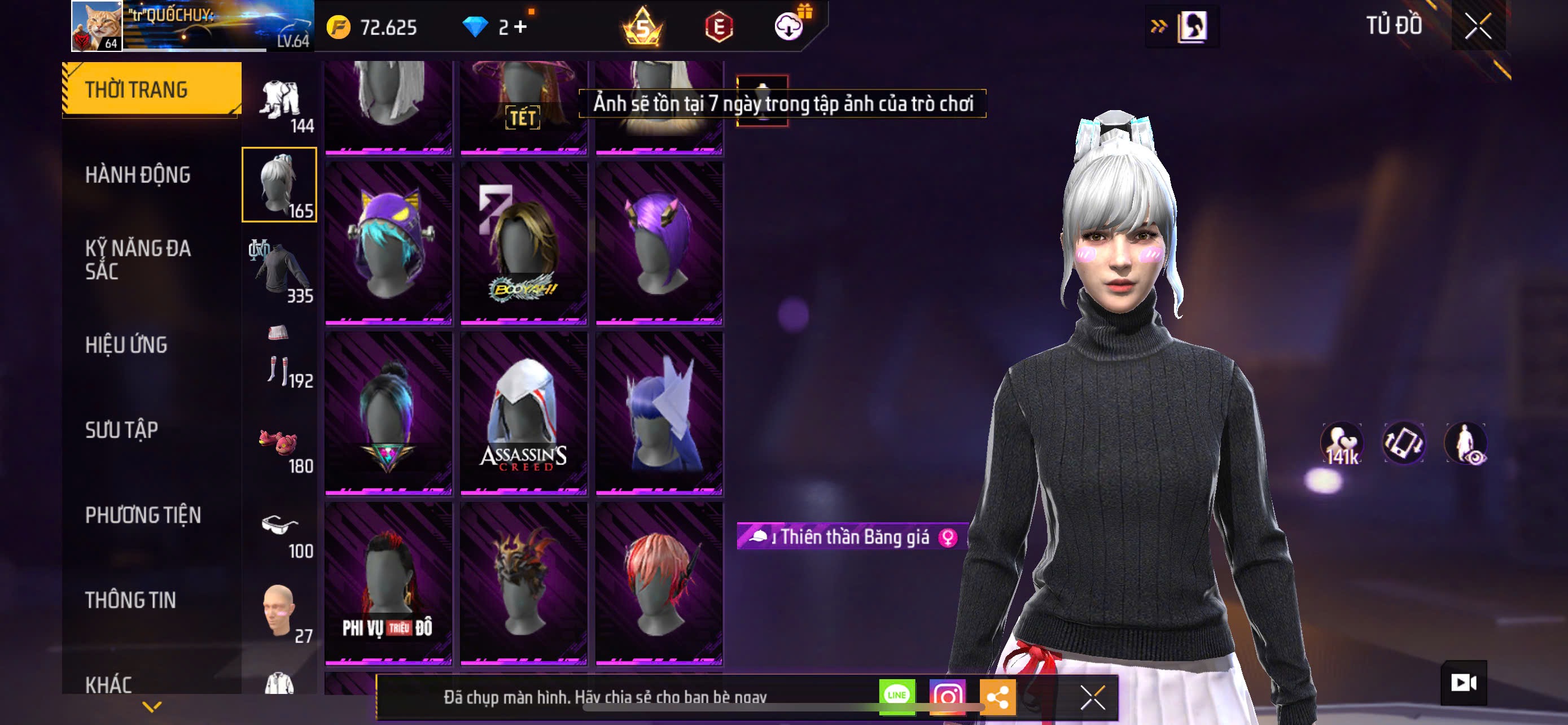
Task: Select the red-pink hair item
Action: (659, 583)
